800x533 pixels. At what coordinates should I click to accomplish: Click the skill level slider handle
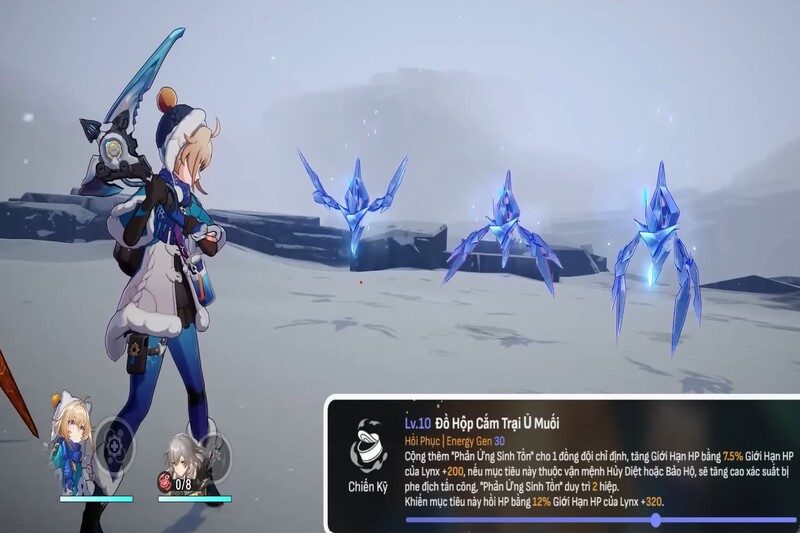(x=655, y=520)
